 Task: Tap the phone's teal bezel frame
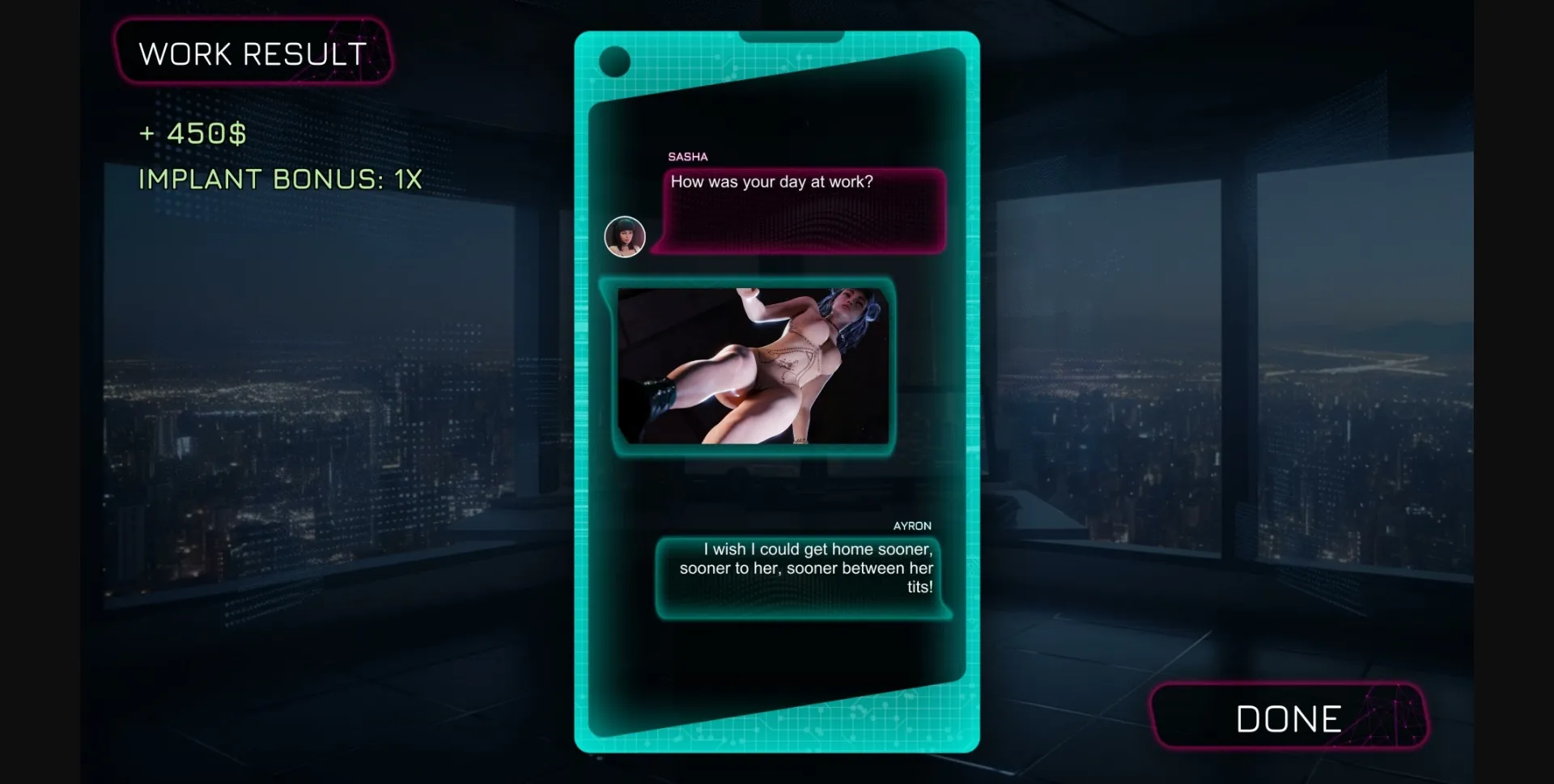tap(584, 405)
